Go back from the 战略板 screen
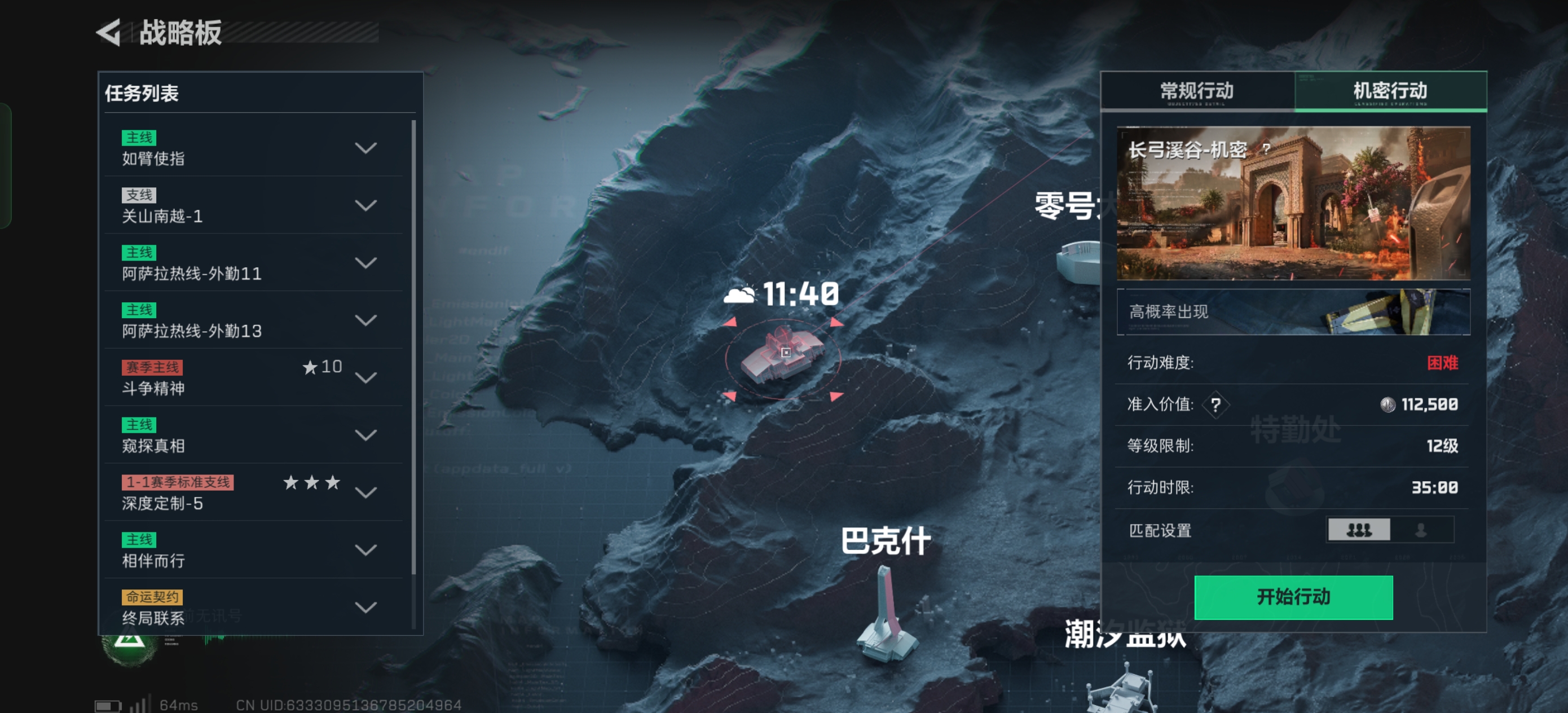This screenshot has height=713, width=1568. [109, 33]
